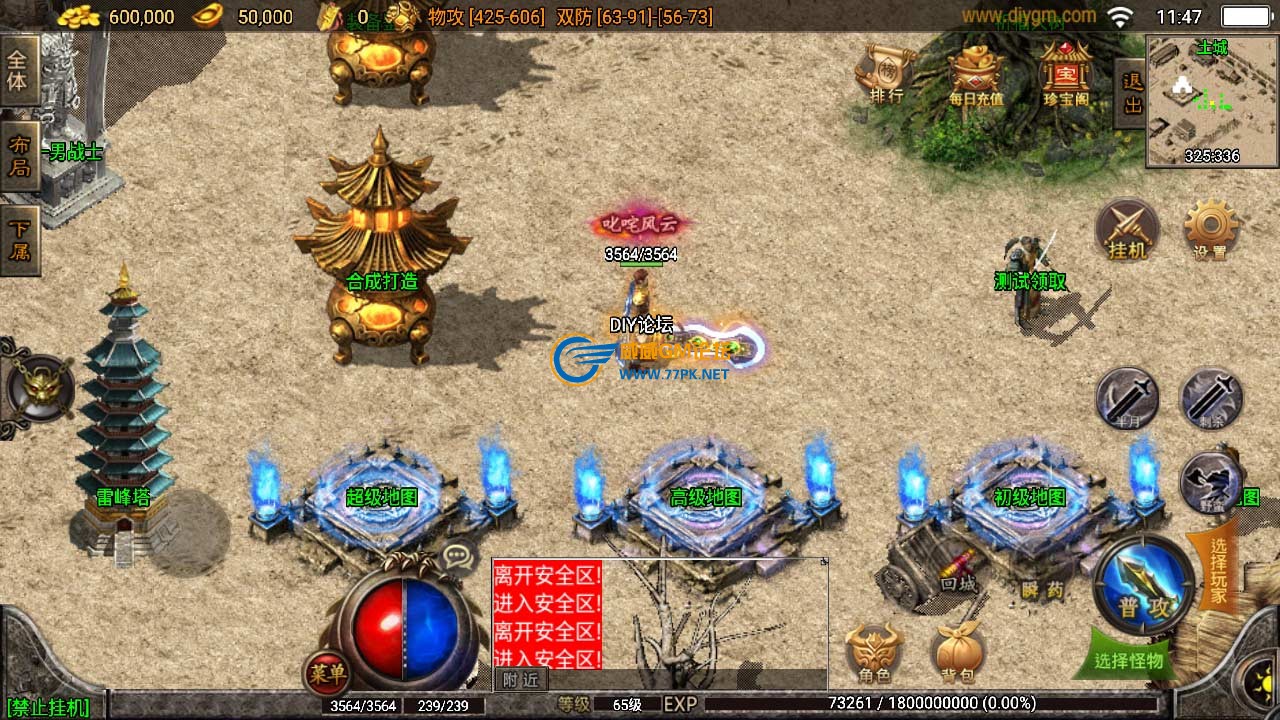Open the 背包 backpack
Image resolution: width=1280 pixels, height=720 pixels.
click(959, 654)
